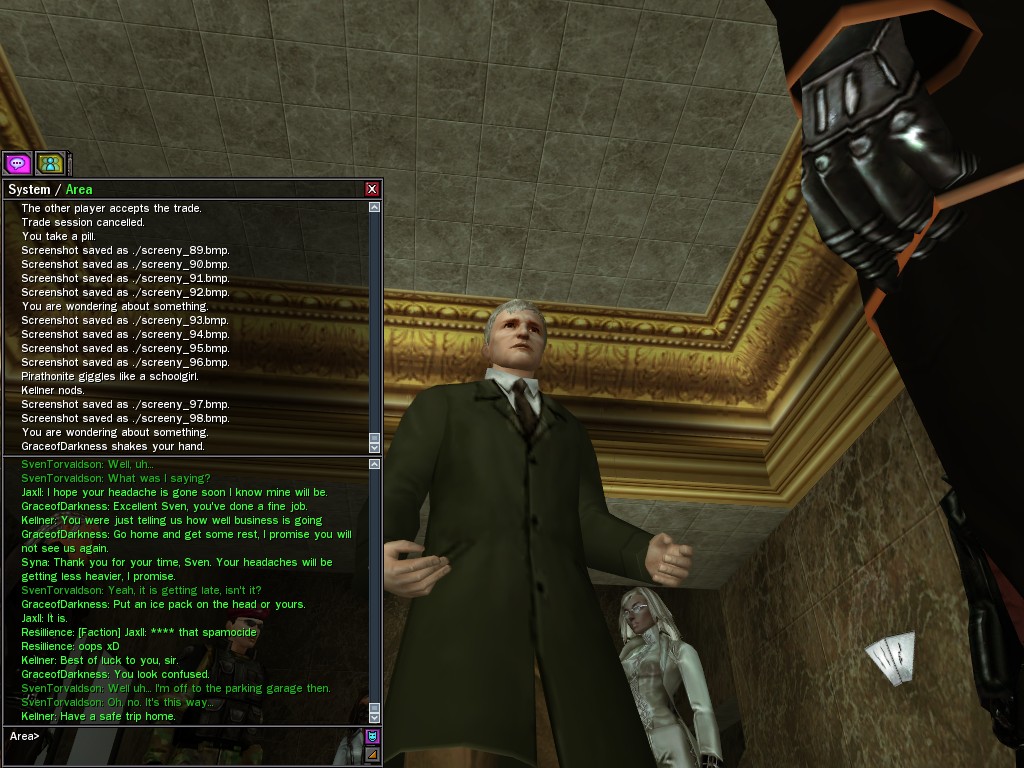Click up arrow of Area chat scrollbar
1024x768 pixels.
[374, 464]
